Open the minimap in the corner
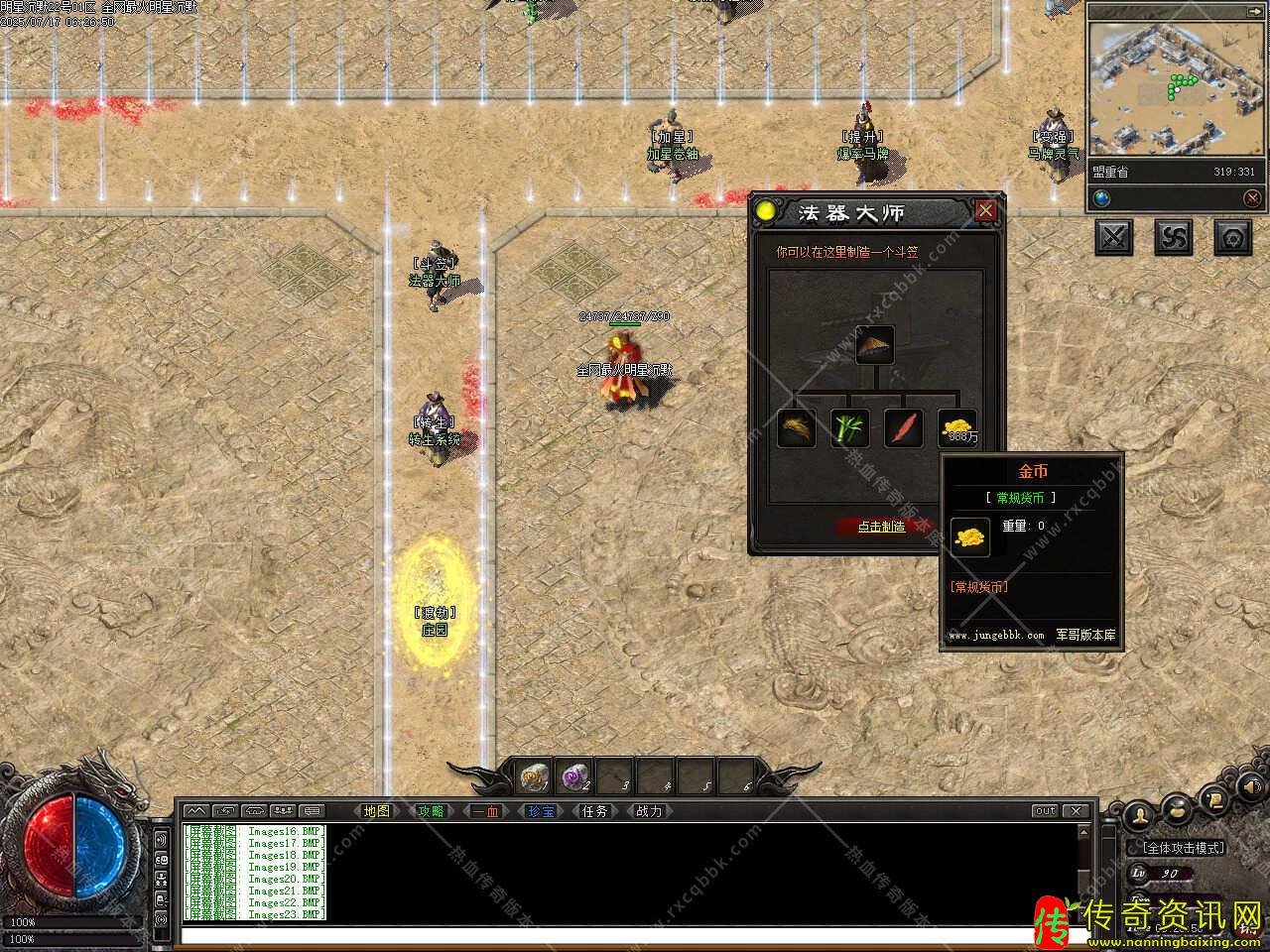The image size is (1270, 952). click(x=1177, y=87)
